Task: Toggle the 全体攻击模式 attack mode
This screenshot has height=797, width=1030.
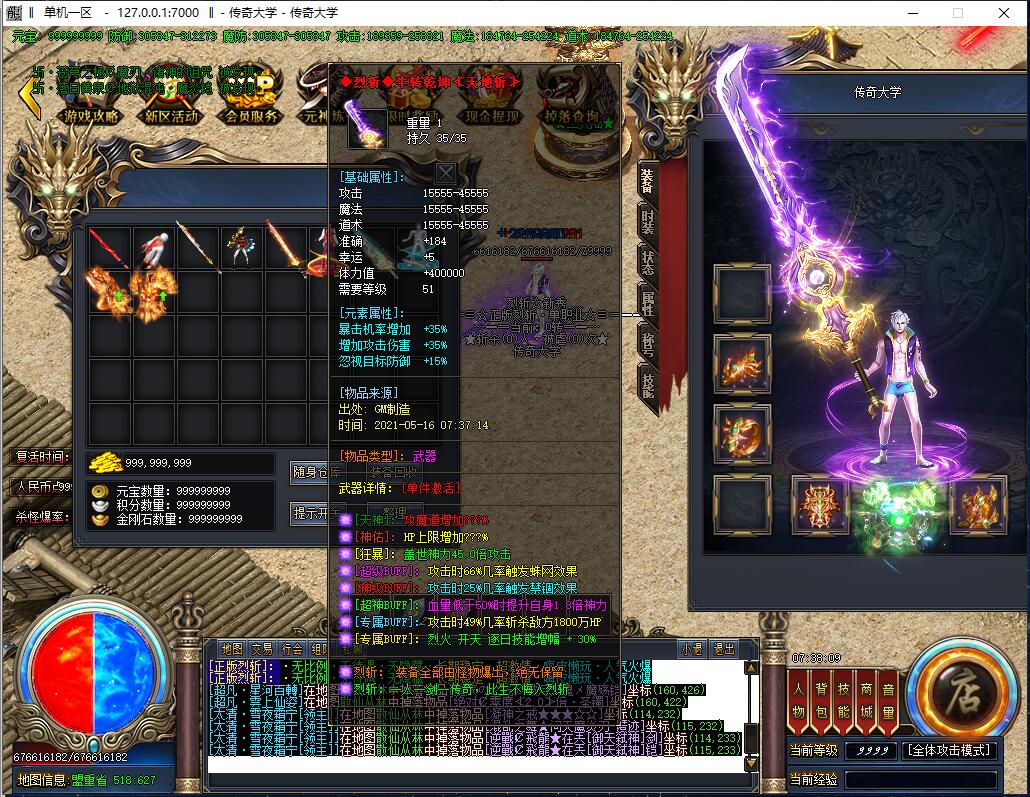Action: tap(949, 750)
